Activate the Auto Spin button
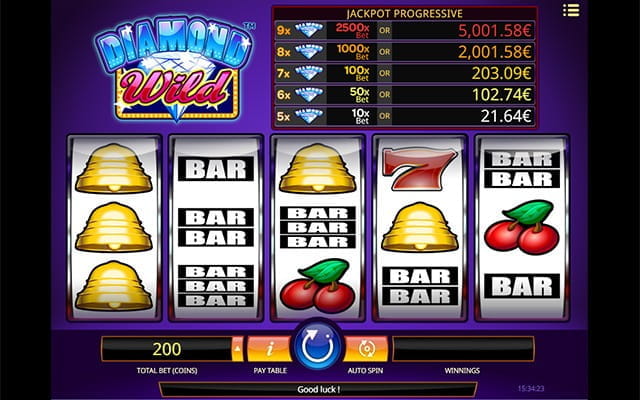 367,349
